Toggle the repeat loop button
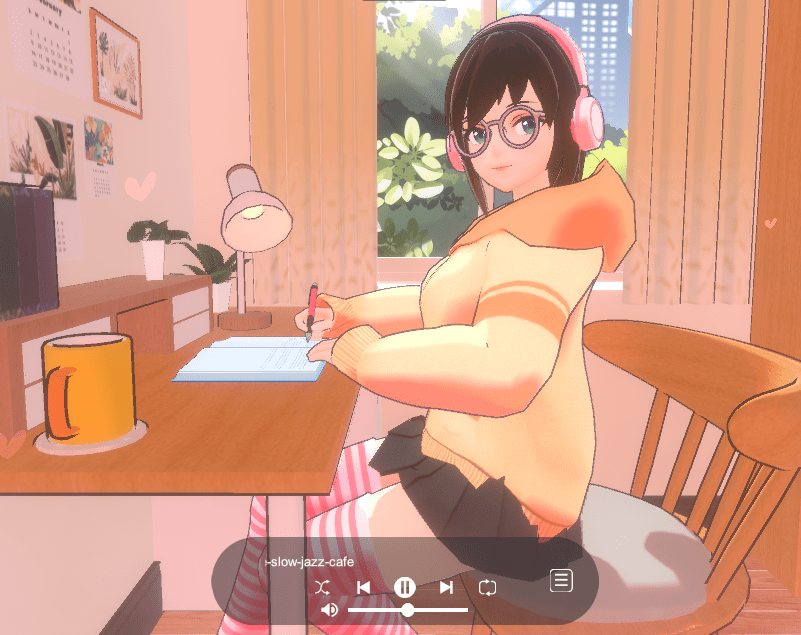The width and height of the screenshot is (801, 635). [x=487, y=587]
